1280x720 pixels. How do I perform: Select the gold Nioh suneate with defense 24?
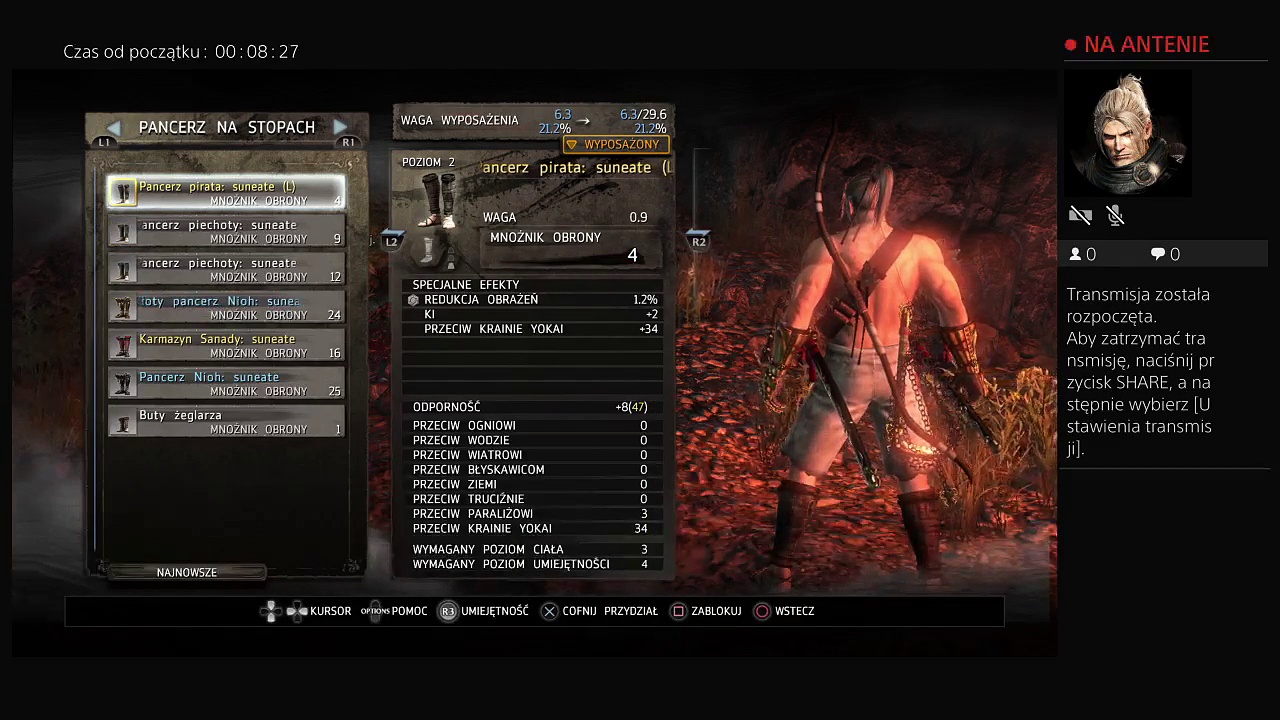[x=226, y=307]
